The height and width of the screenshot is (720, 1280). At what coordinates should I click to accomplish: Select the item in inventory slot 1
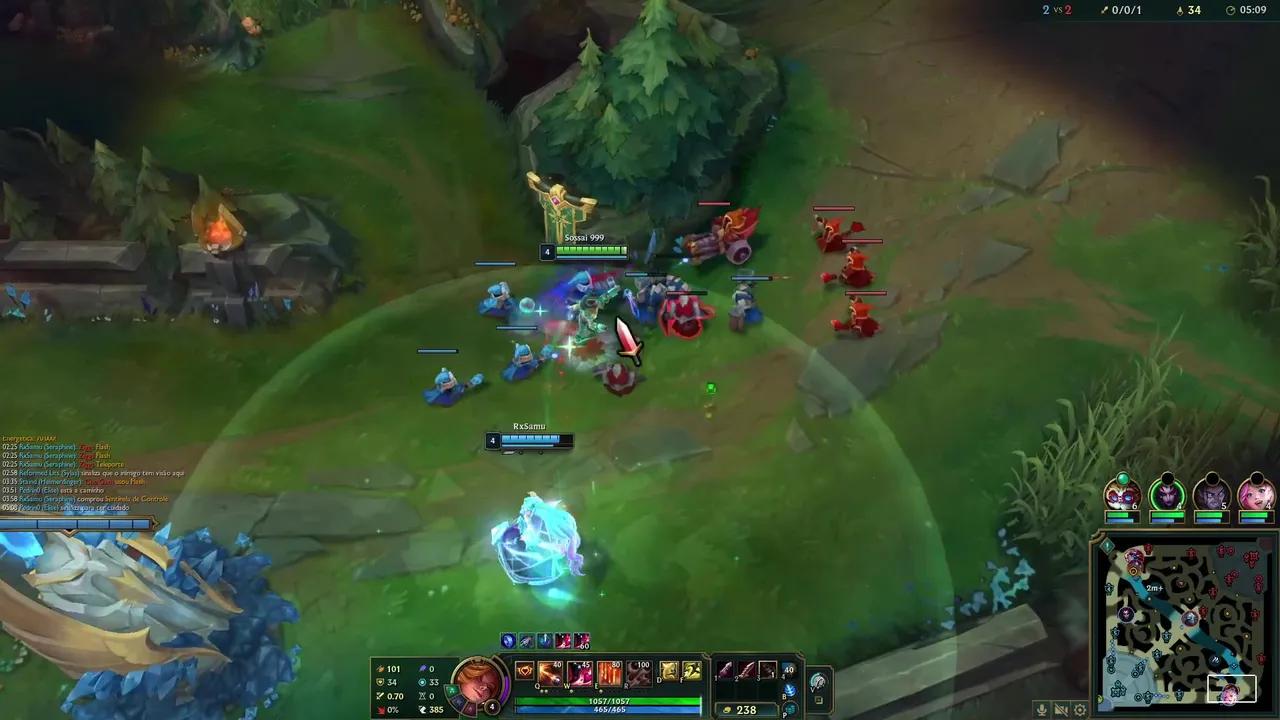click(x=724, y=669)
